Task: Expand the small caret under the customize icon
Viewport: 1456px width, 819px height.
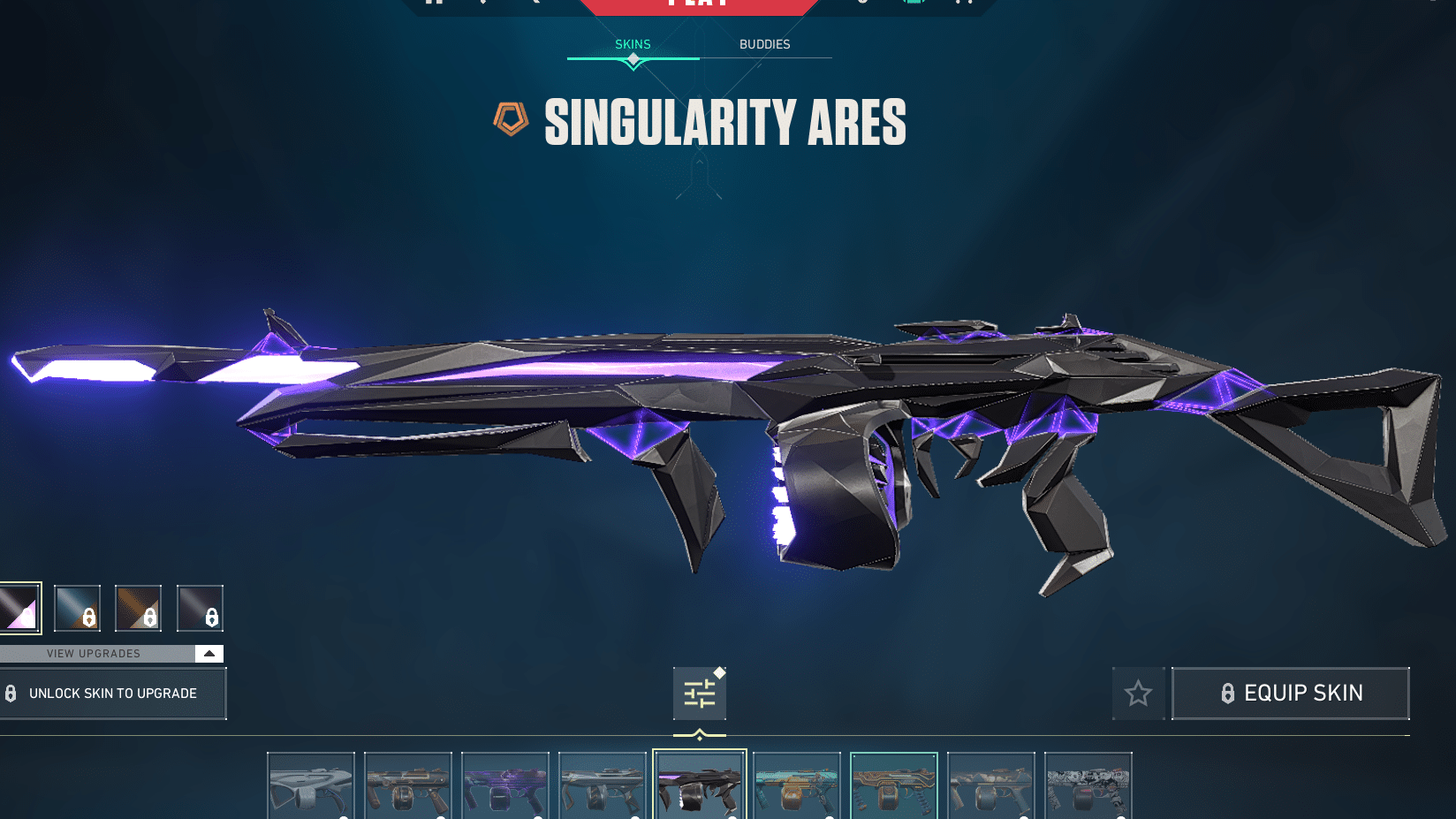Action: tap(699, 732)
